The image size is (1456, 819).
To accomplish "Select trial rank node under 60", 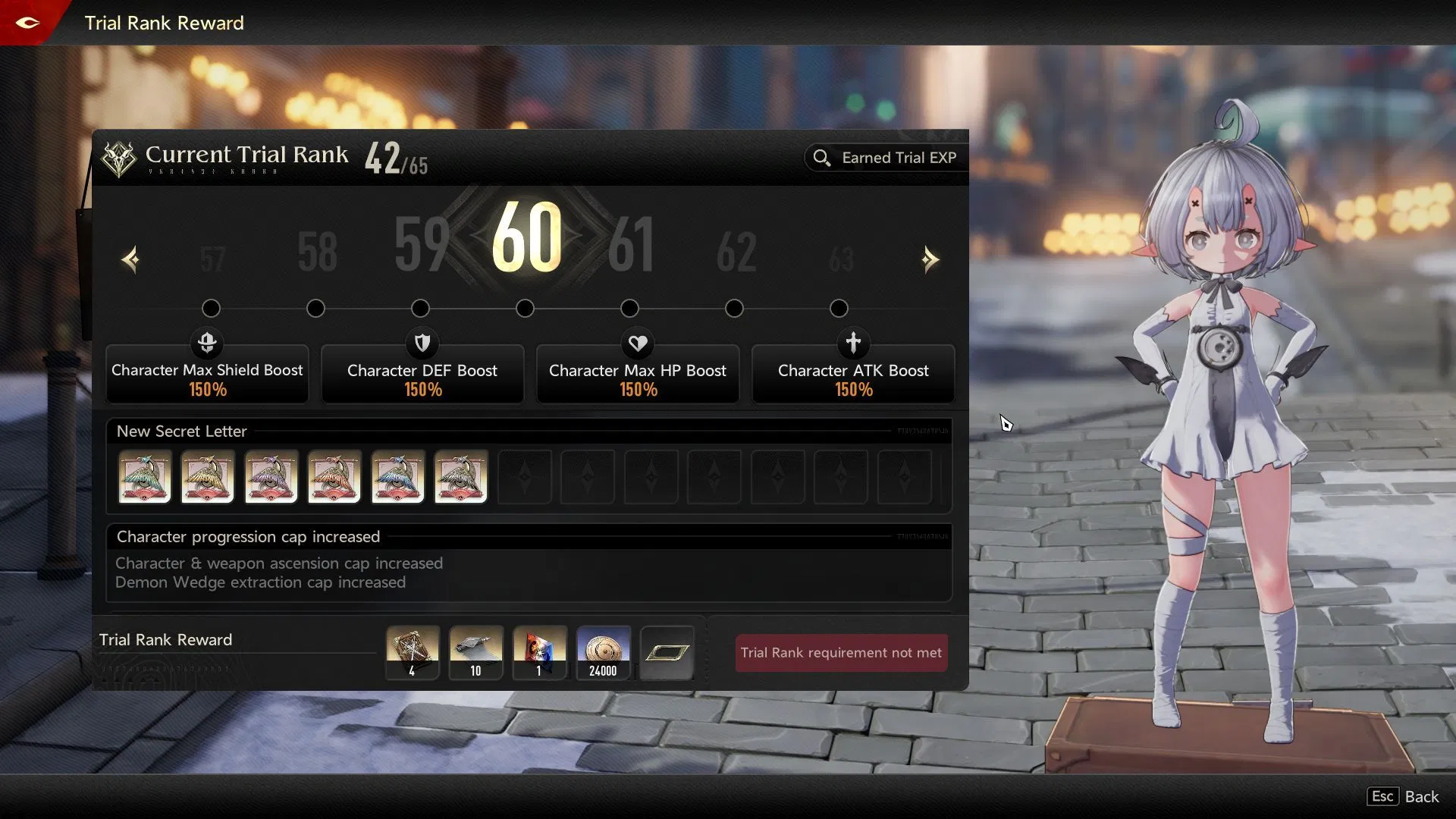I will [x=524, y=308].
